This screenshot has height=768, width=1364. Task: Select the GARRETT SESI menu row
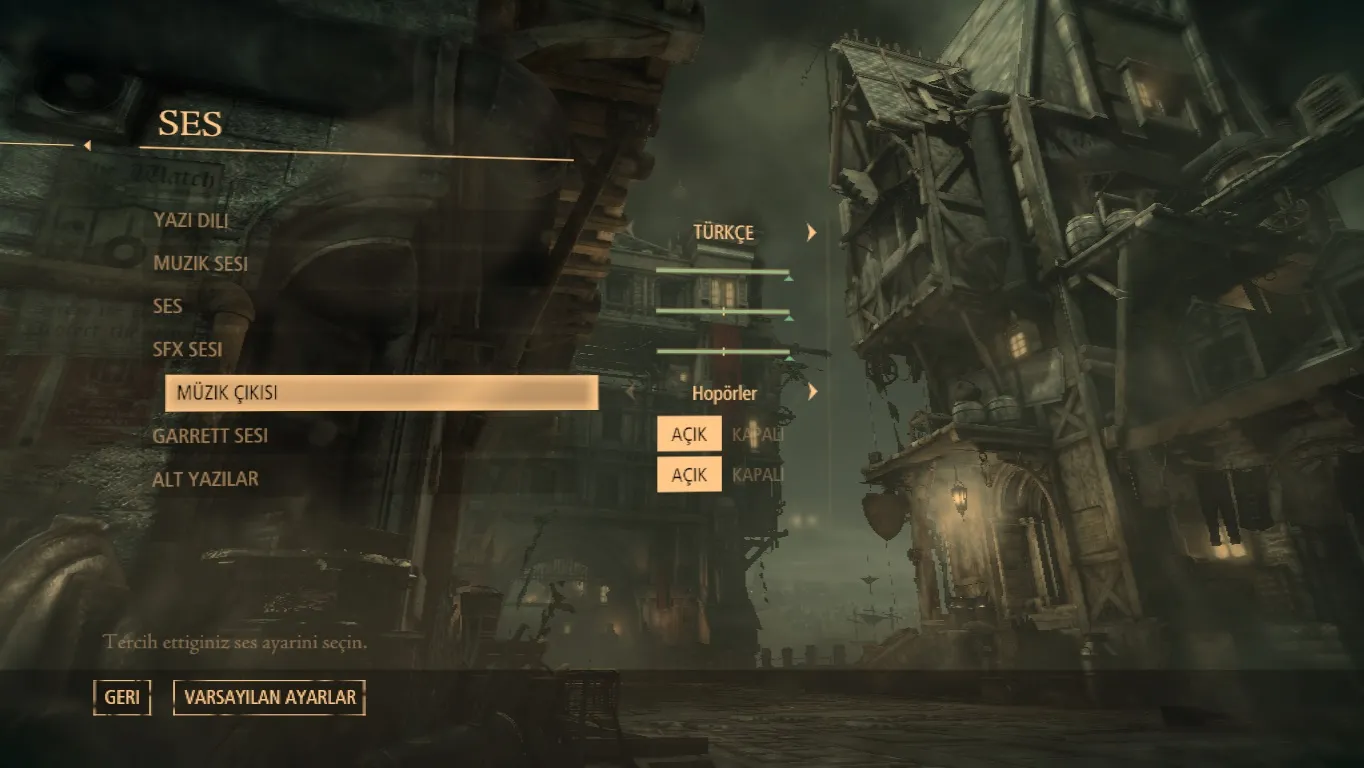pos(210,436)
